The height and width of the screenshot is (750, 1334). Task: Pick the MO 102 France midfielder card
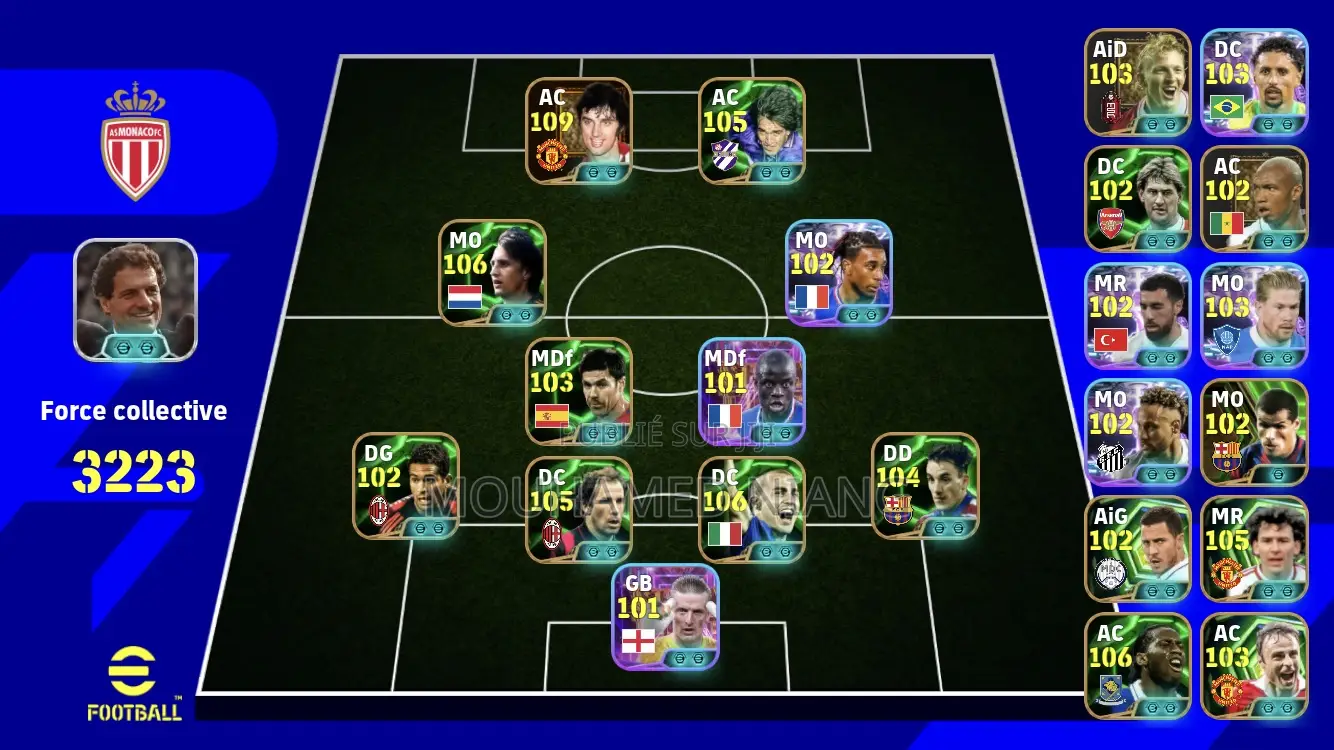click(x=838, y=272)
